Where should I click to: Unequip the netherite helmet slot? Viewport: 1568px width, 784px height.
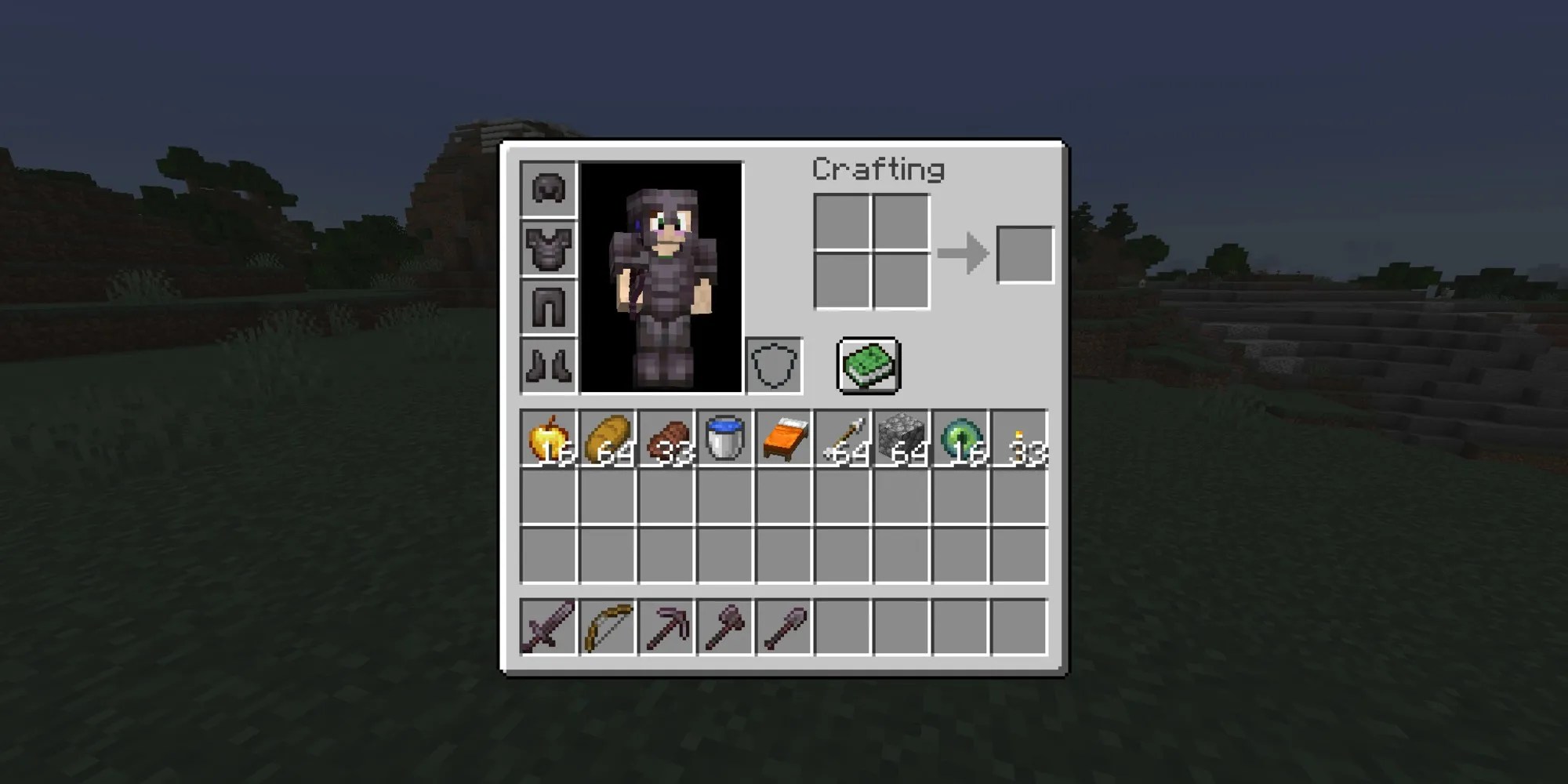point(549,190)
